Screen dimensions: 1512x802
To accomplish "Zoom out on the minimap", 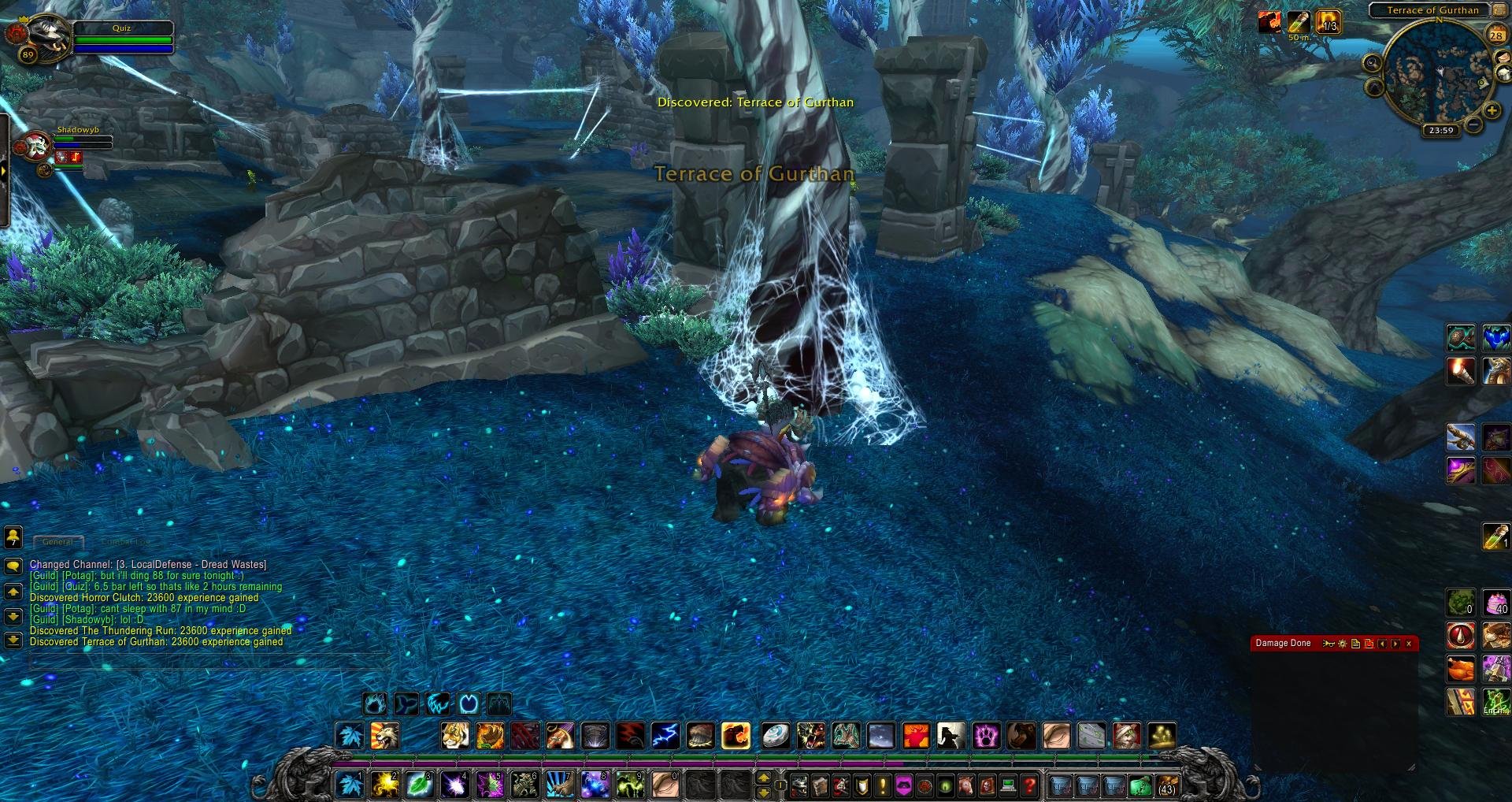I will (1473, 125).
